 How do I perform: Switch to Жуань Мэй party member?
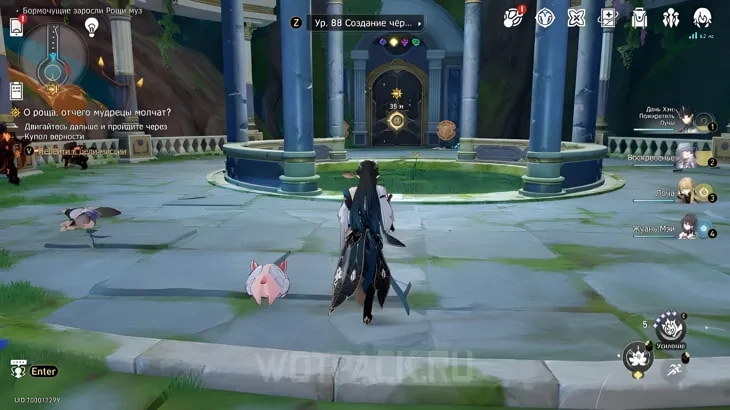pyautogui.click(x=688, y=226)
